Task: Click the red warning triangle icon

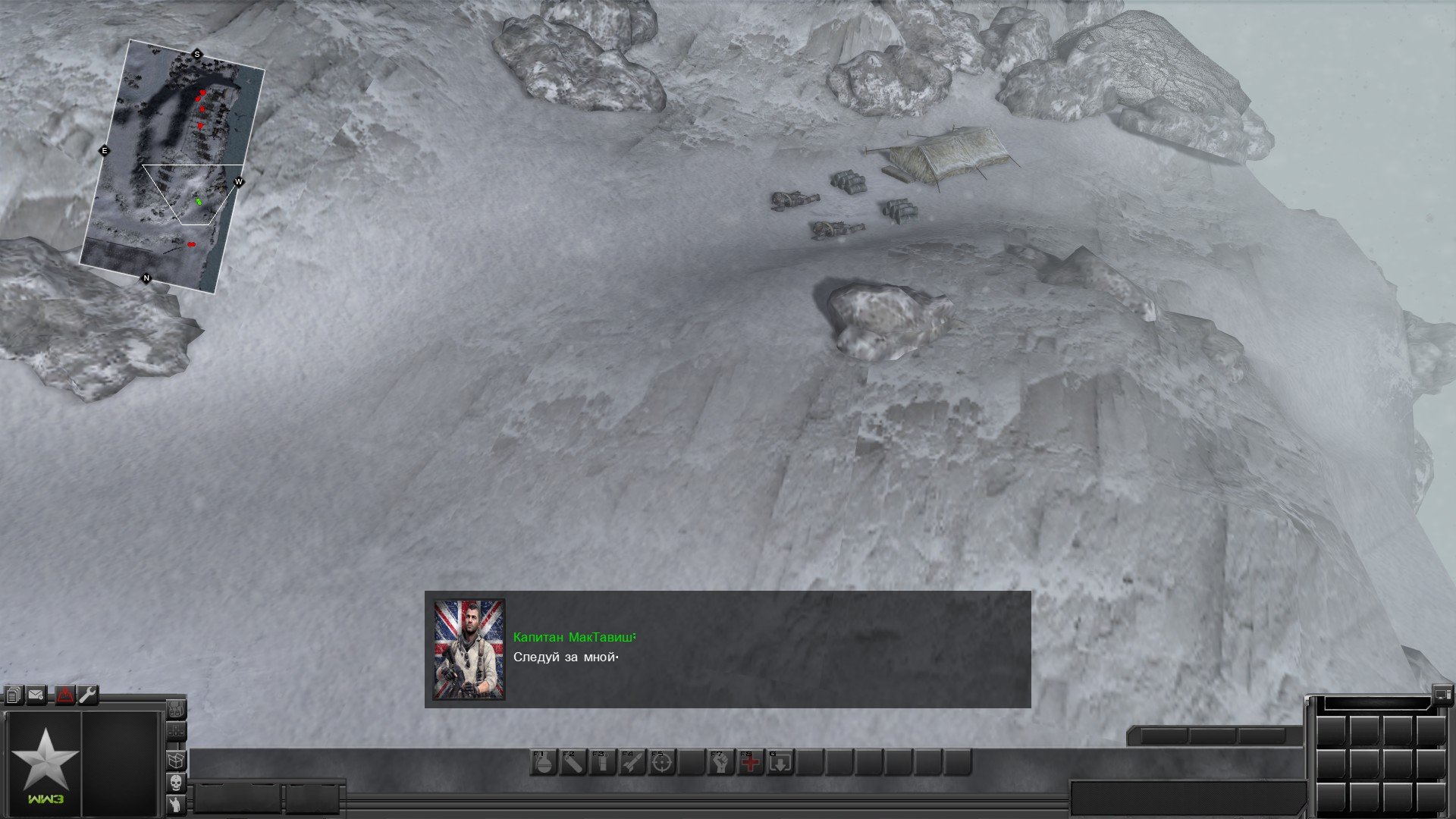Action: pyautogui.click(x=65, y=695)
